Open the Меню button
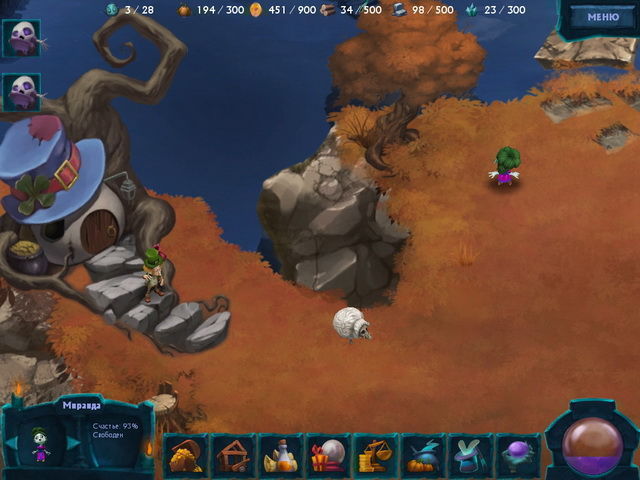This screenshot has height=480, width=640. point(602,17)
